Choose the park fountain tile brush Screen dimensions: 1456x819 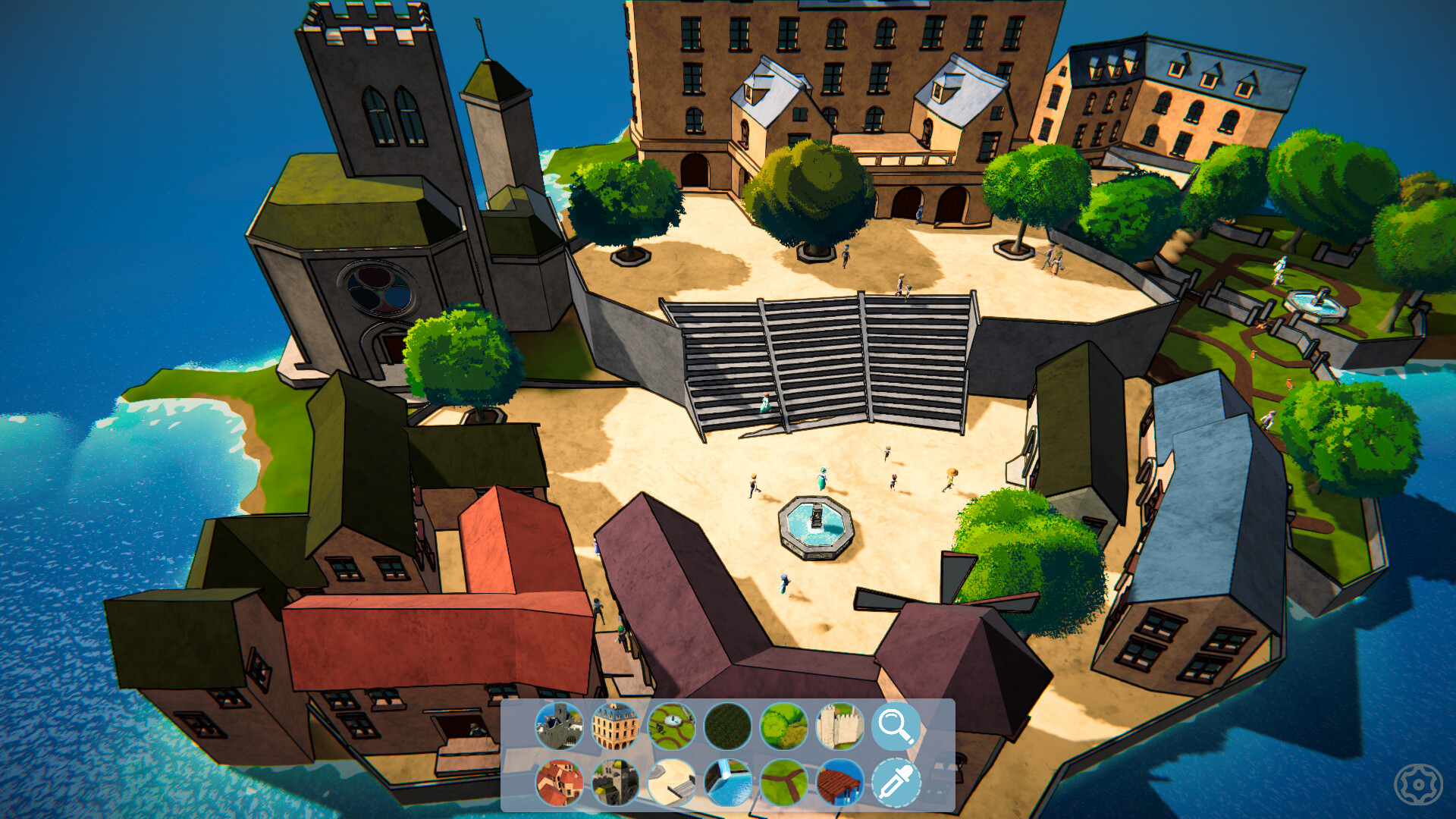(x=670, y=726)
